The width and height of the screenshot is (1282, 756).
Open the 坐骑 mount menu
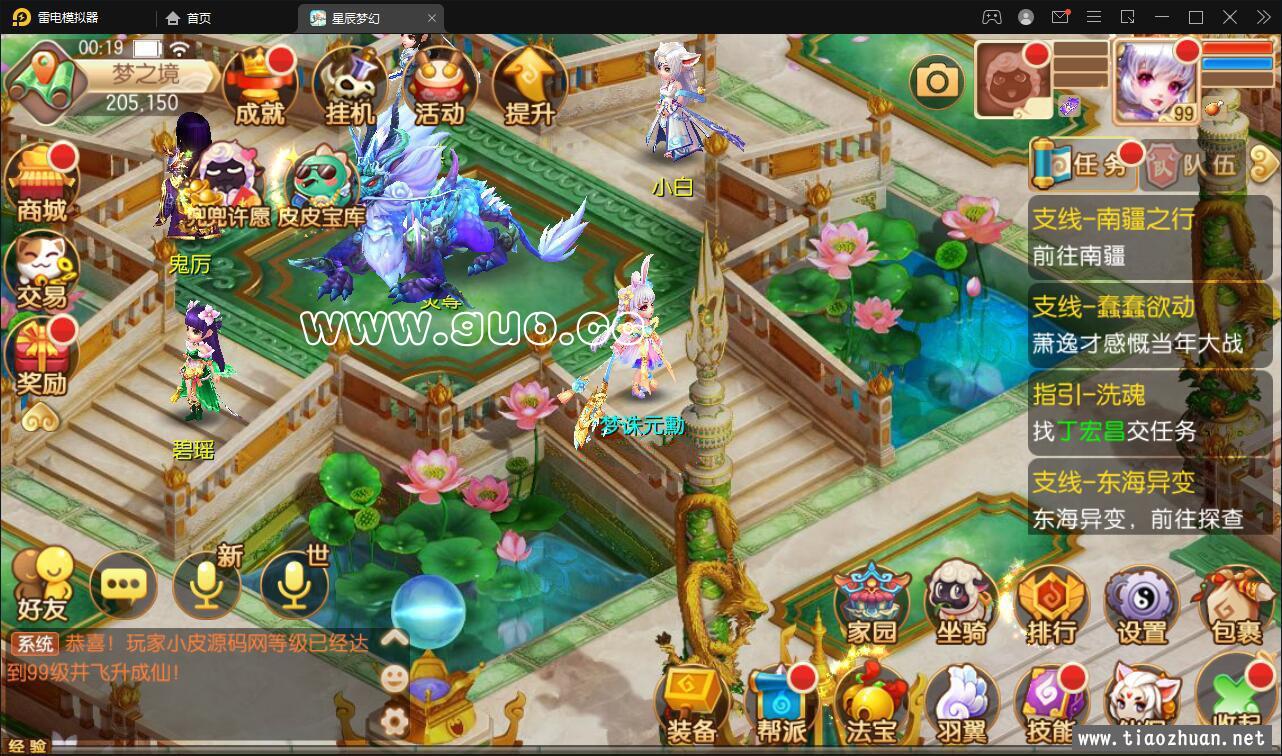tap(961, 604)
